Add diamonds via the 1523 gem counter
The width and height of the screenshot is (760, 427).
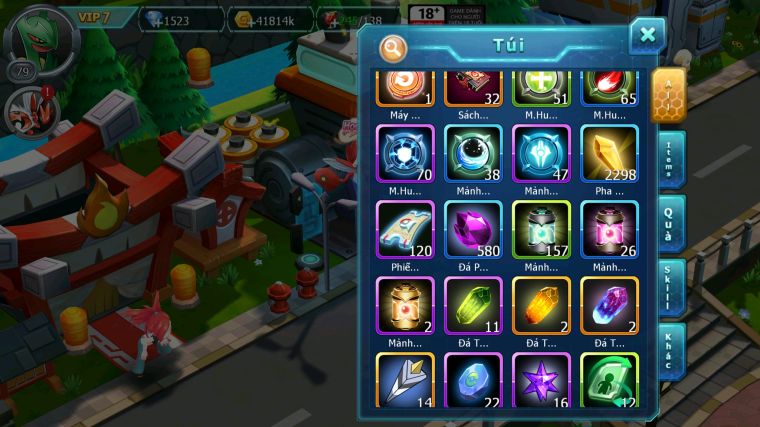click(x=180, y=19)
